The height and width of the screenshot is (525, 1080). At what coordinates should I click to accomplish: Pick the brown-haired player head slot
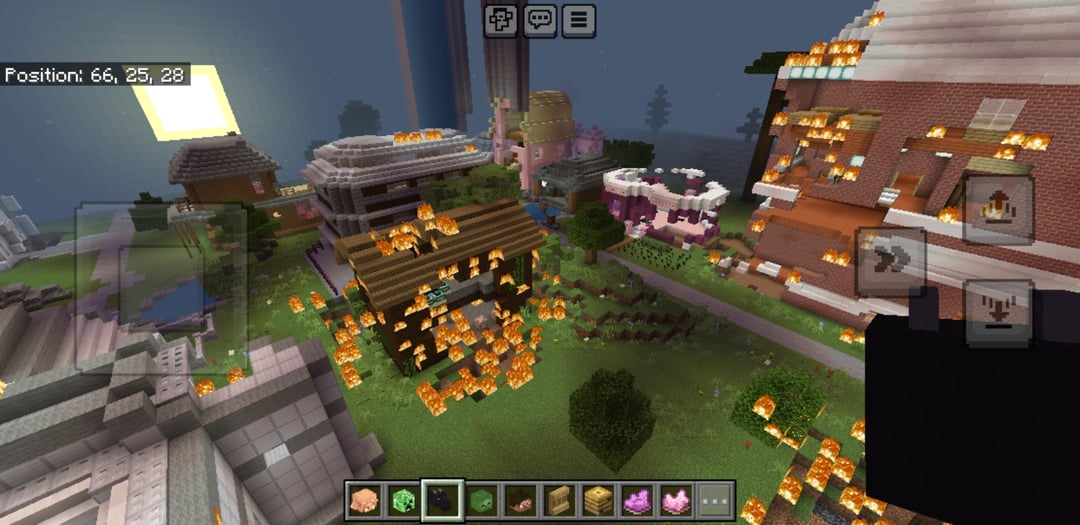coord(520,500)
